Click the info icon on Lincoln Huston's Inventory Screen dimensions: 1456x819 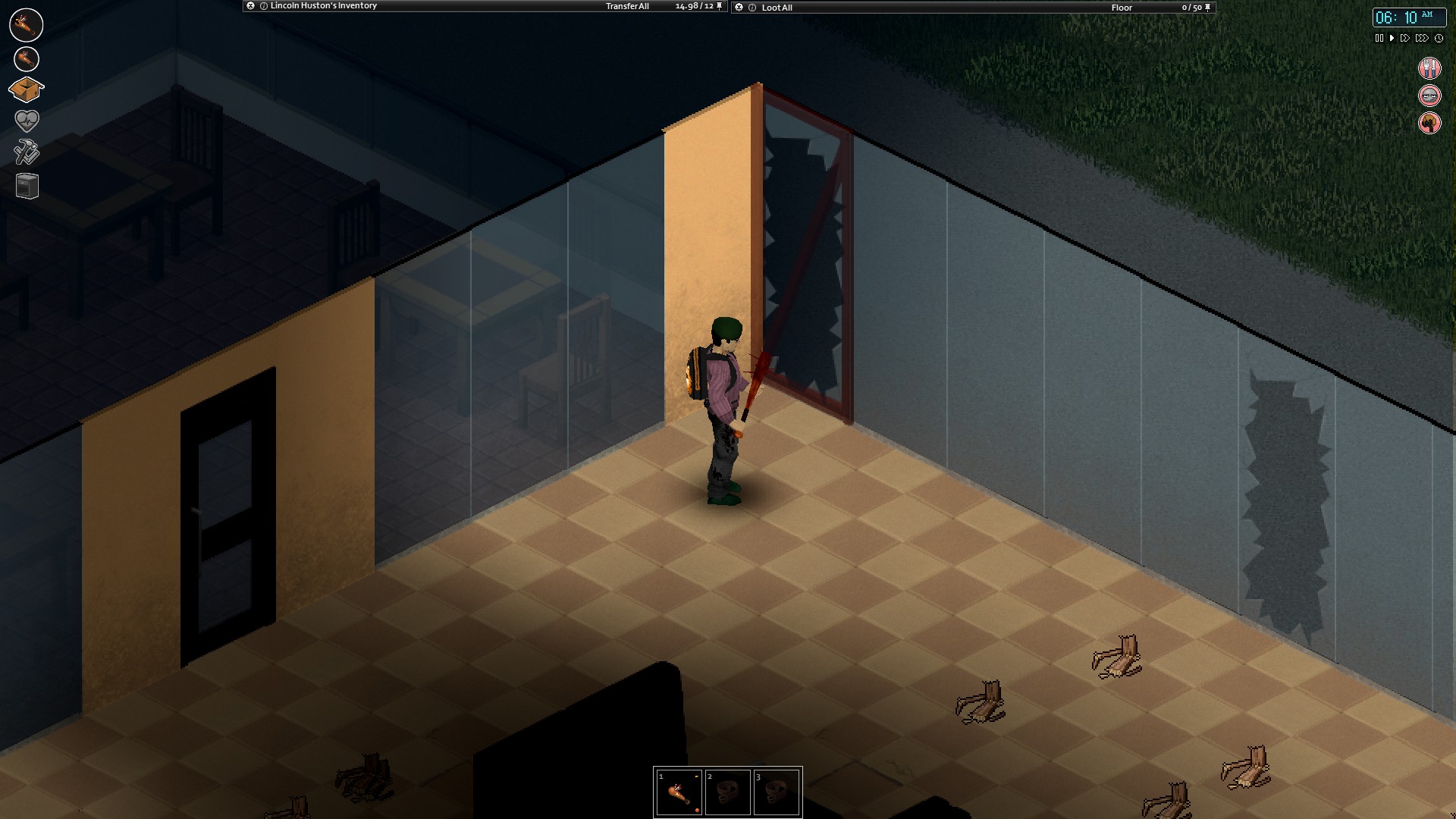point(263,5)
